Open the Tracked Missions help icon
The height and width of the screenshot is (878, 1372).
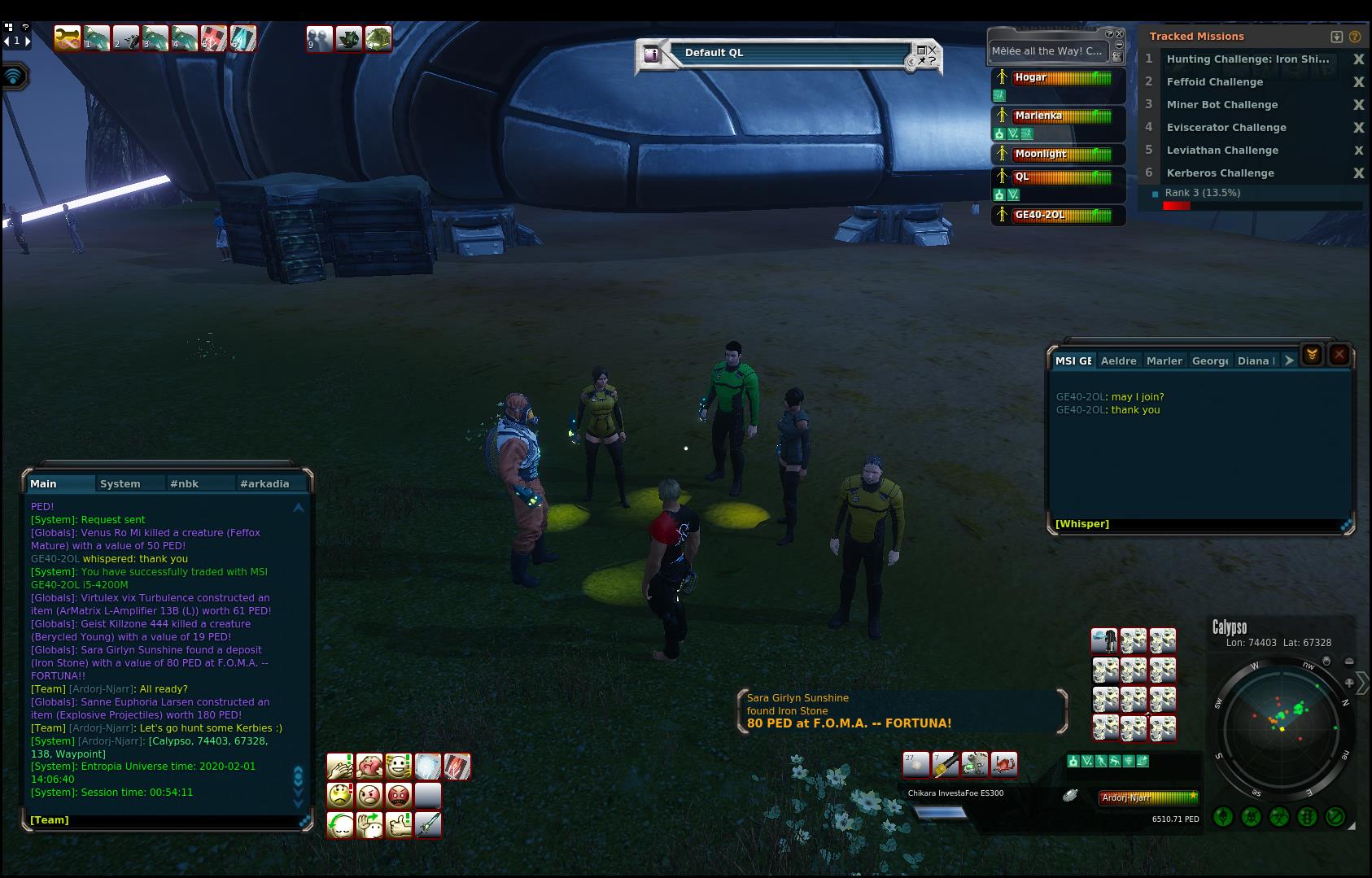click(1354, 37)
